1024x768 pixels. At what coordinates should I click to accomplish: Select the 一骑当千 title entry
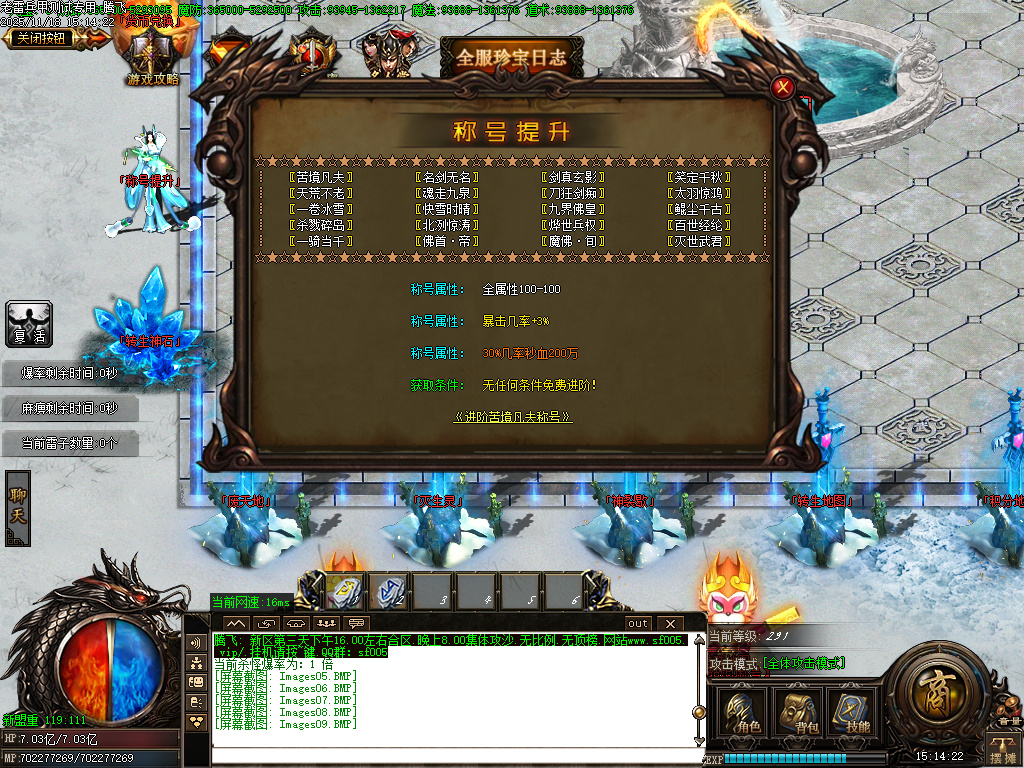click(320, 241)
